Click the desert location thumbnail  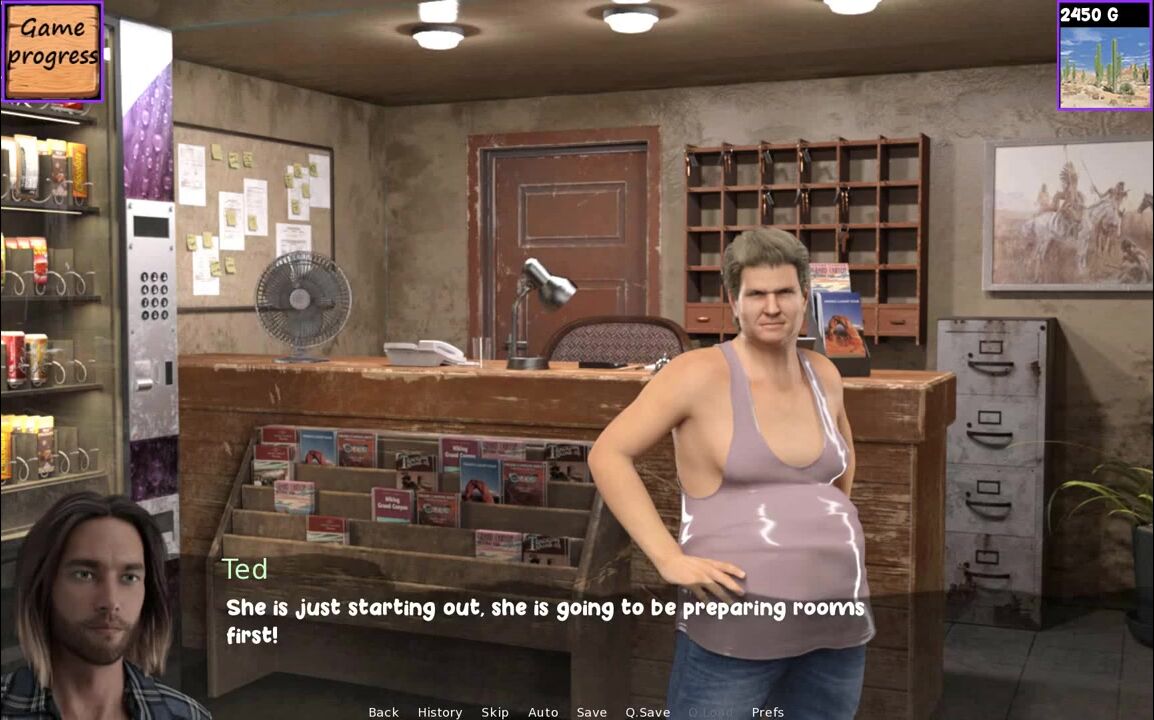(x=1104, y=66)
